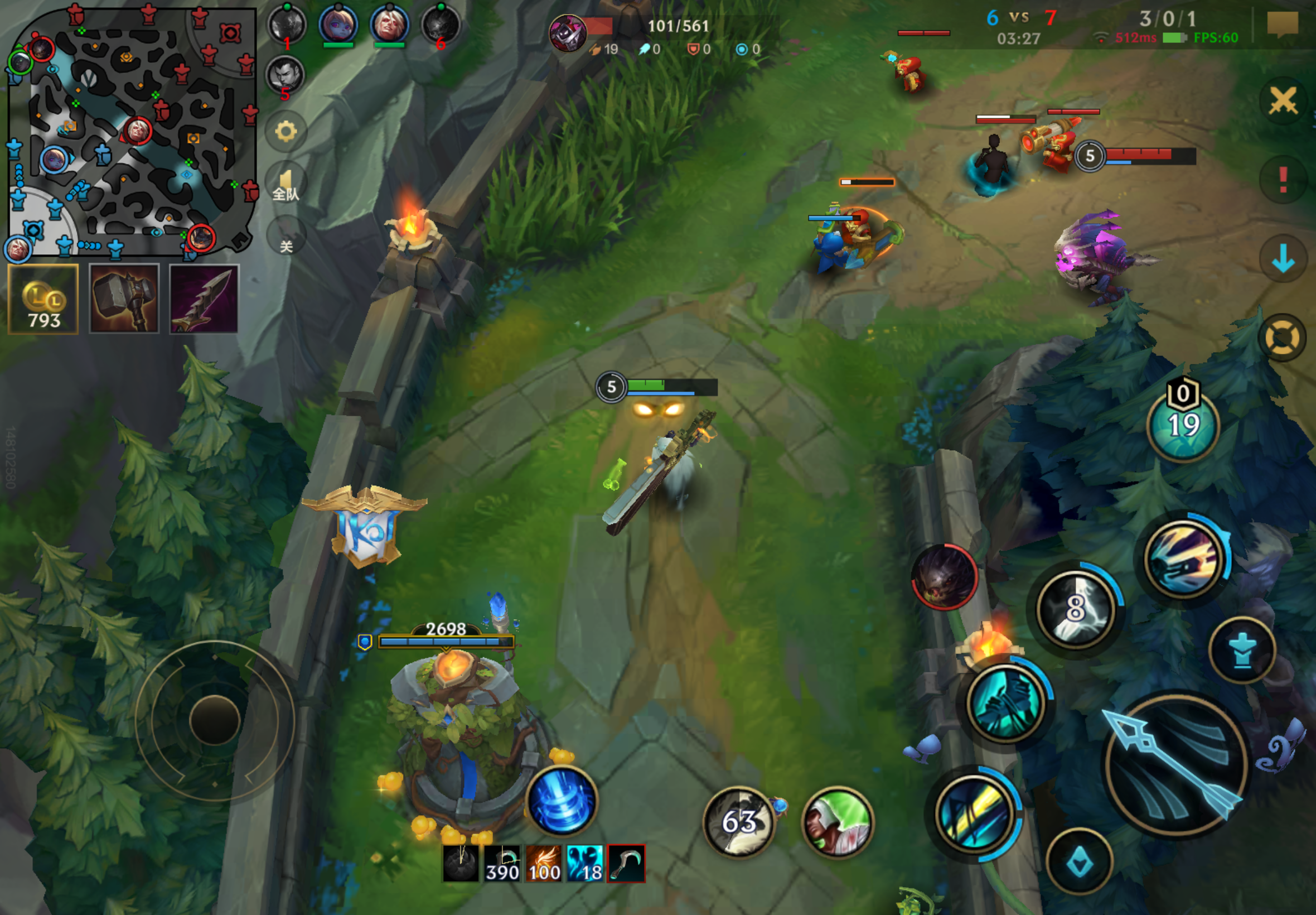Use the green Heal summoner spell
Screen dimensions: 1316x915
[837, 822]
